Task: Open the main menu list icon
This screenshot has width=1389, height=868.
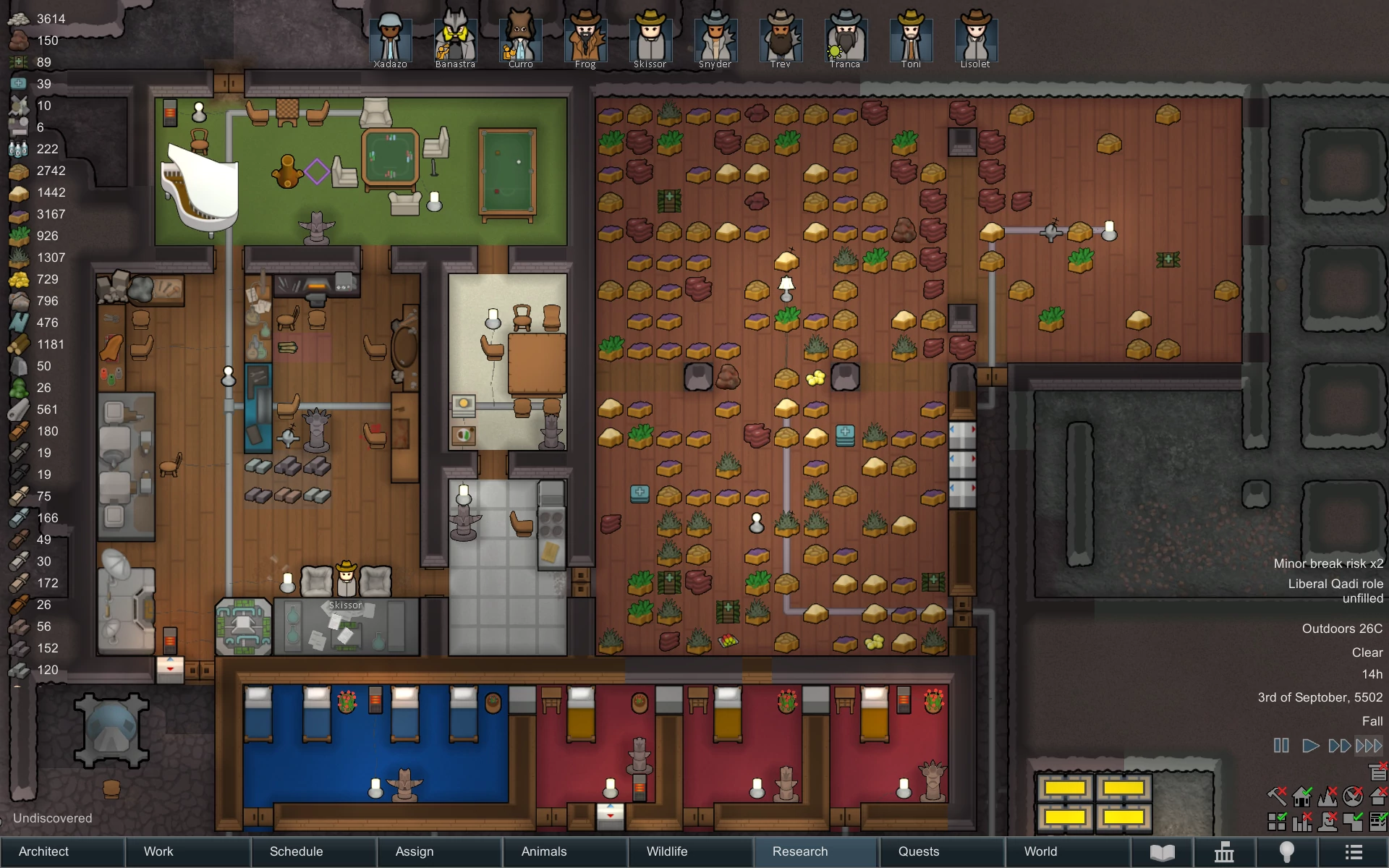Action: pyautogui.click(x=1354, y=852)
